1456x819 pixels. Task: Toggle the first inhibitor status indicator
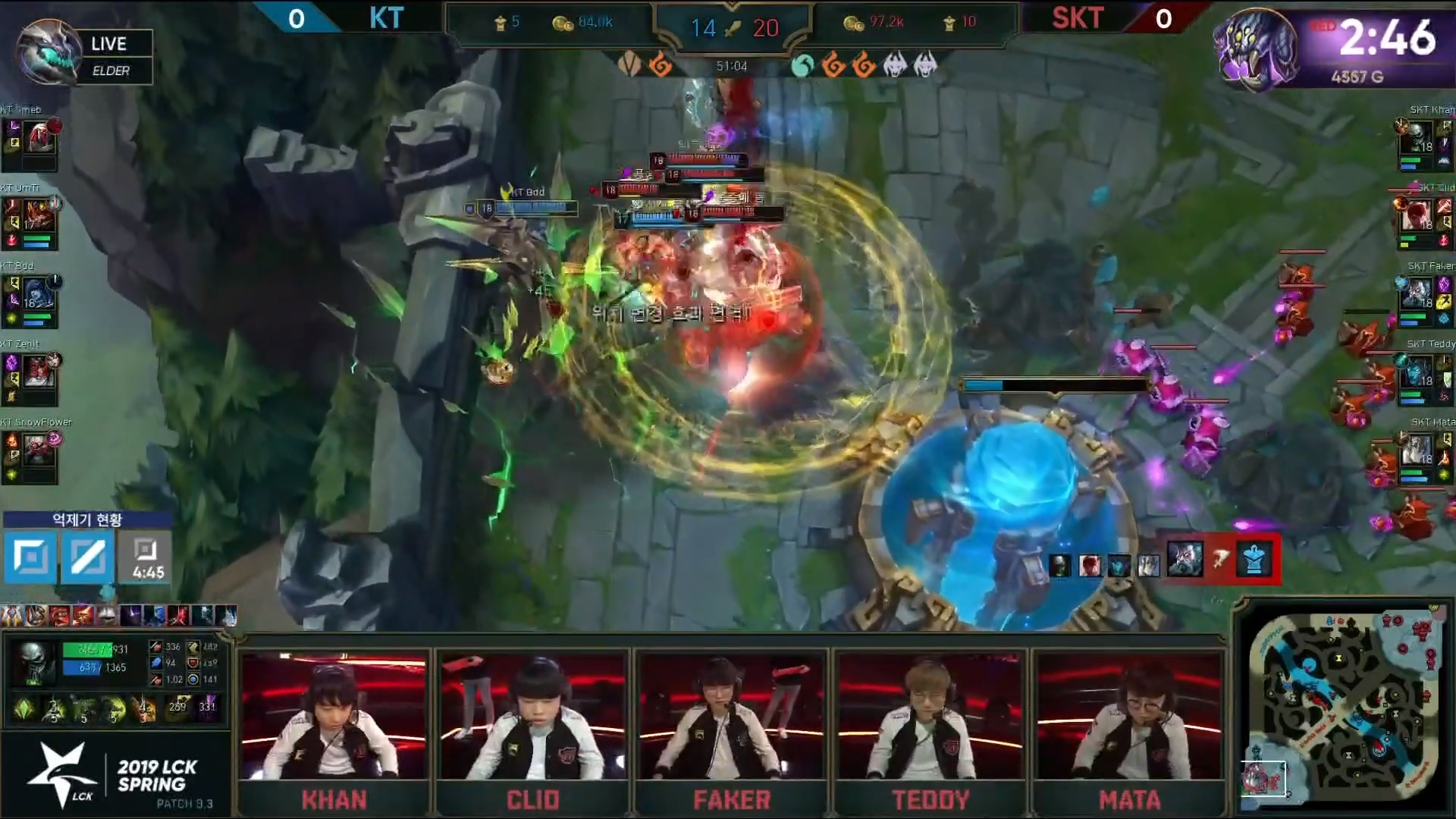point(28,557)
